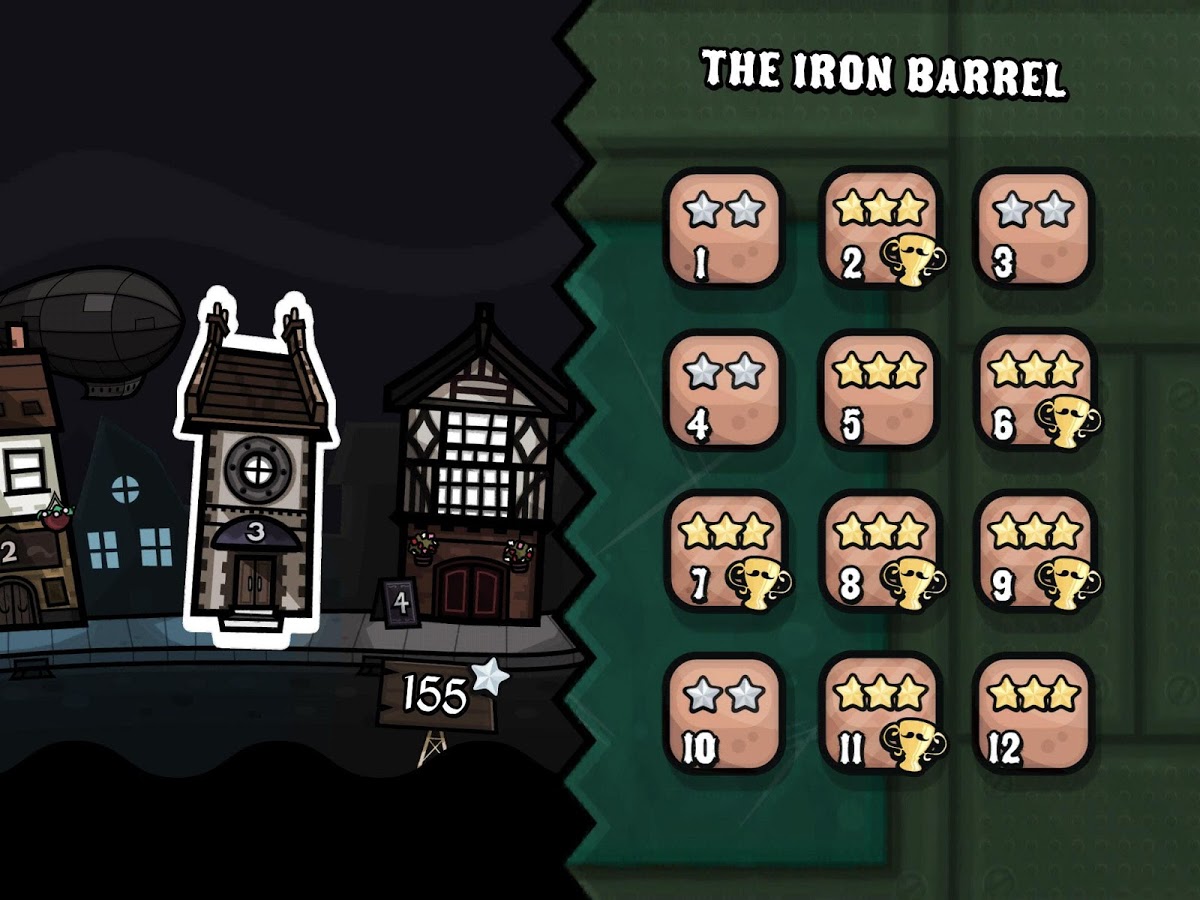
Task: Open level 11 tile
Action: click(879, 713)
